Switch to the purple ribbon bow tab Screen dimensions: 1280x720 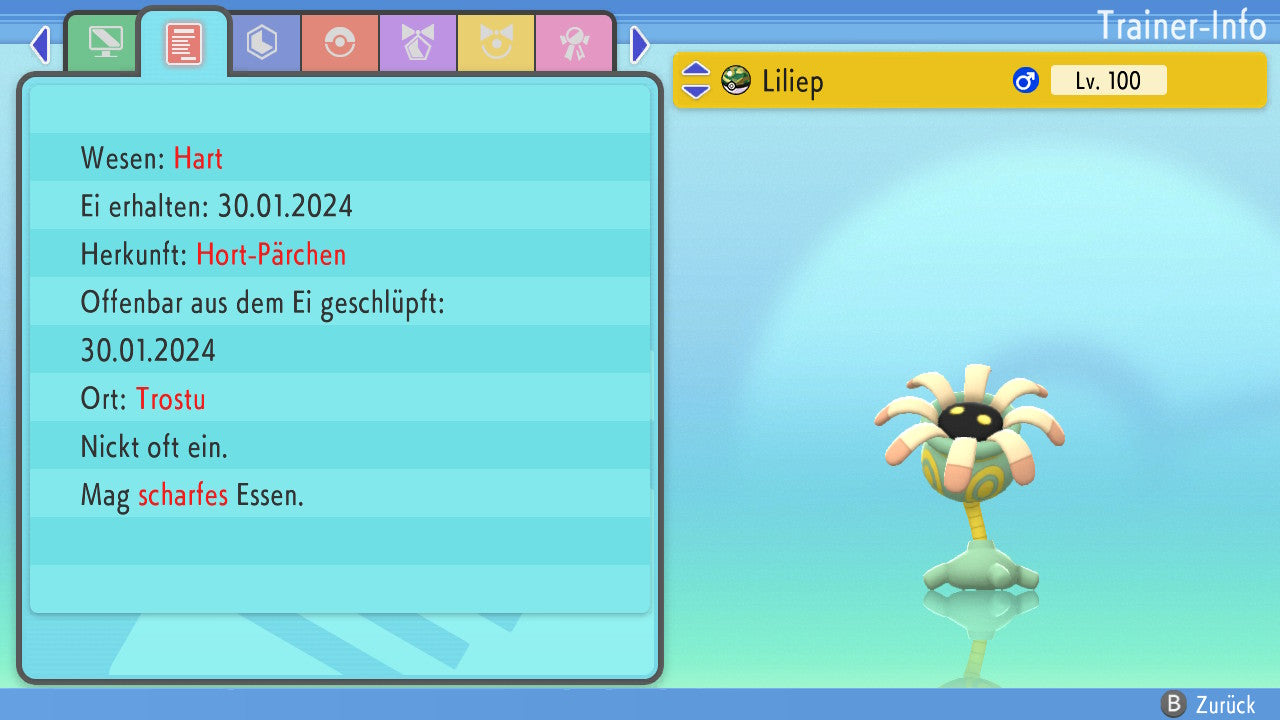click(418, 43)
